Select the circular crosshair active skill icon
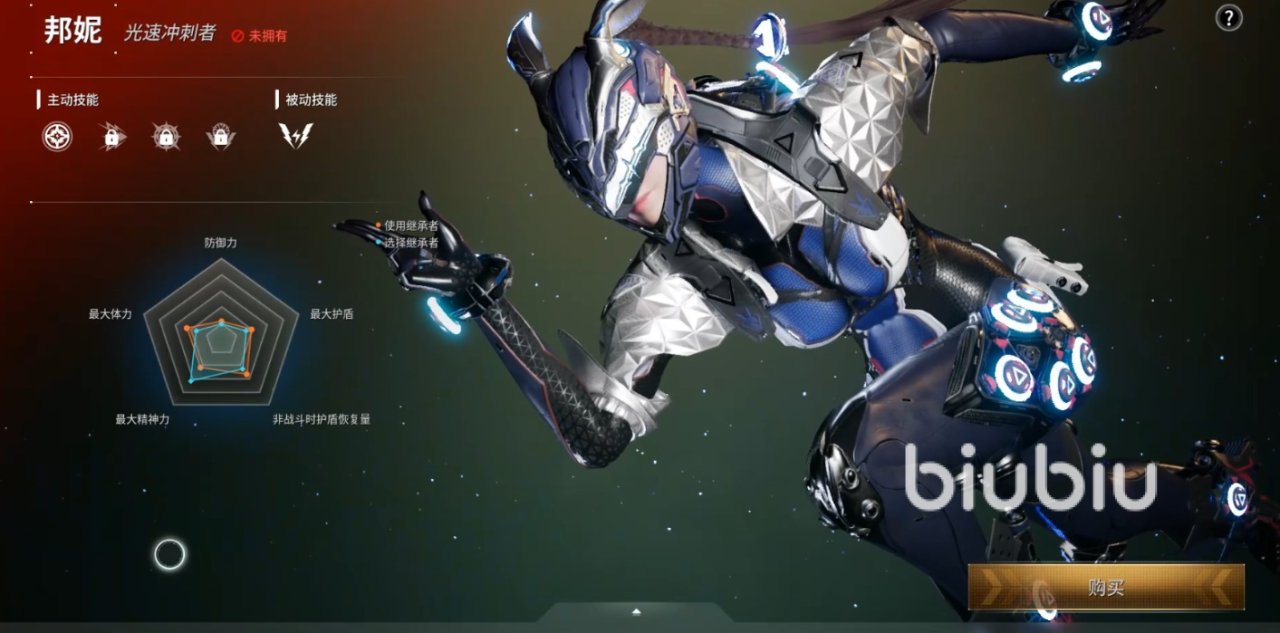Screen dimensions: 1280x633 (57, 136)
